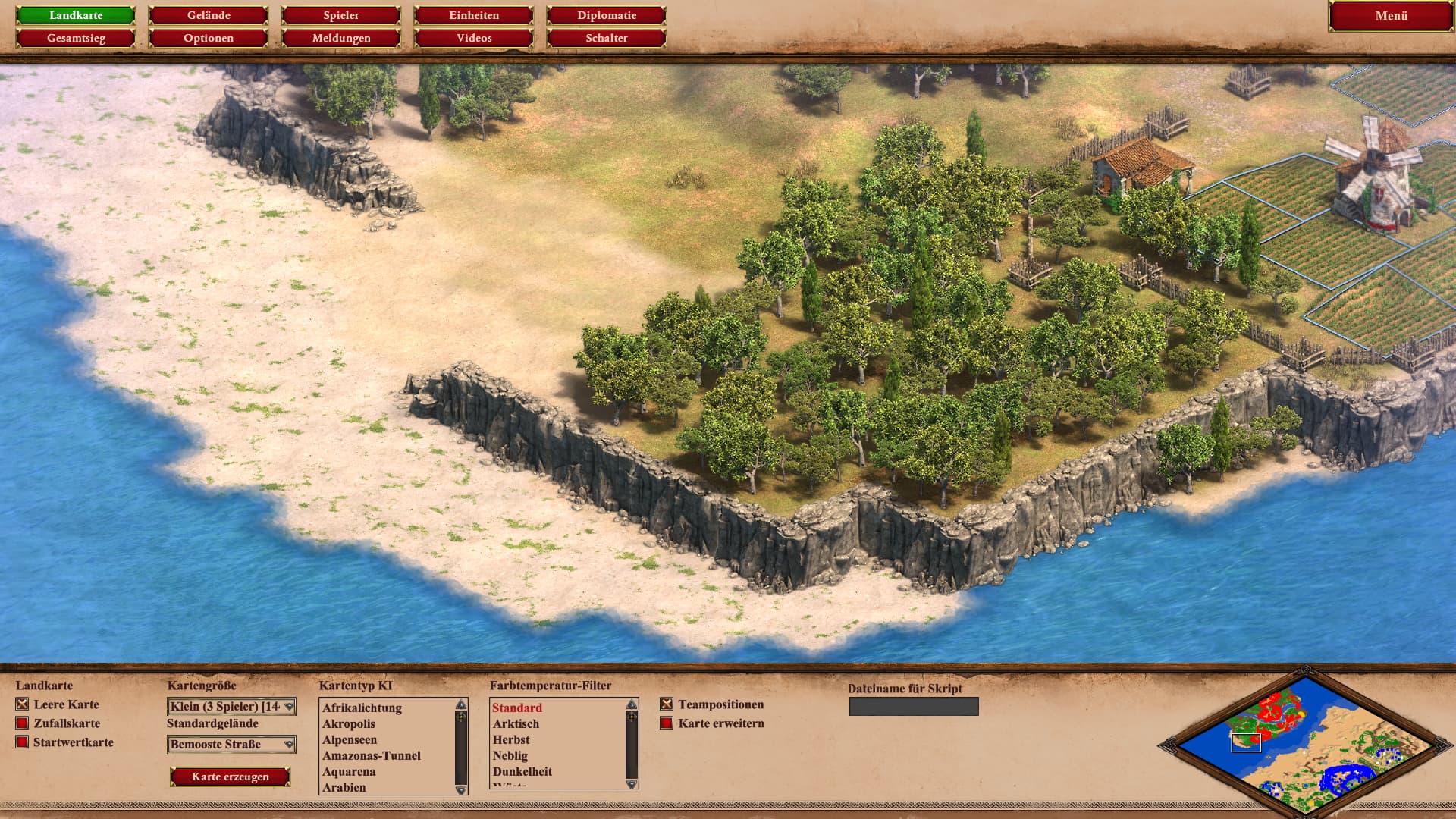Click the Karte erzeugen button
The width and height of the screenshot is (1456, 819).
231,777
